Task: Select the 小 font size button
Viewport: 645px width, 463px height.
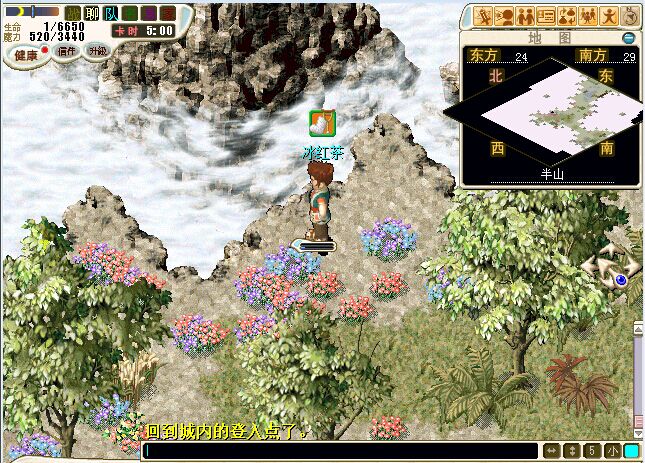Action: pos(611,451)
